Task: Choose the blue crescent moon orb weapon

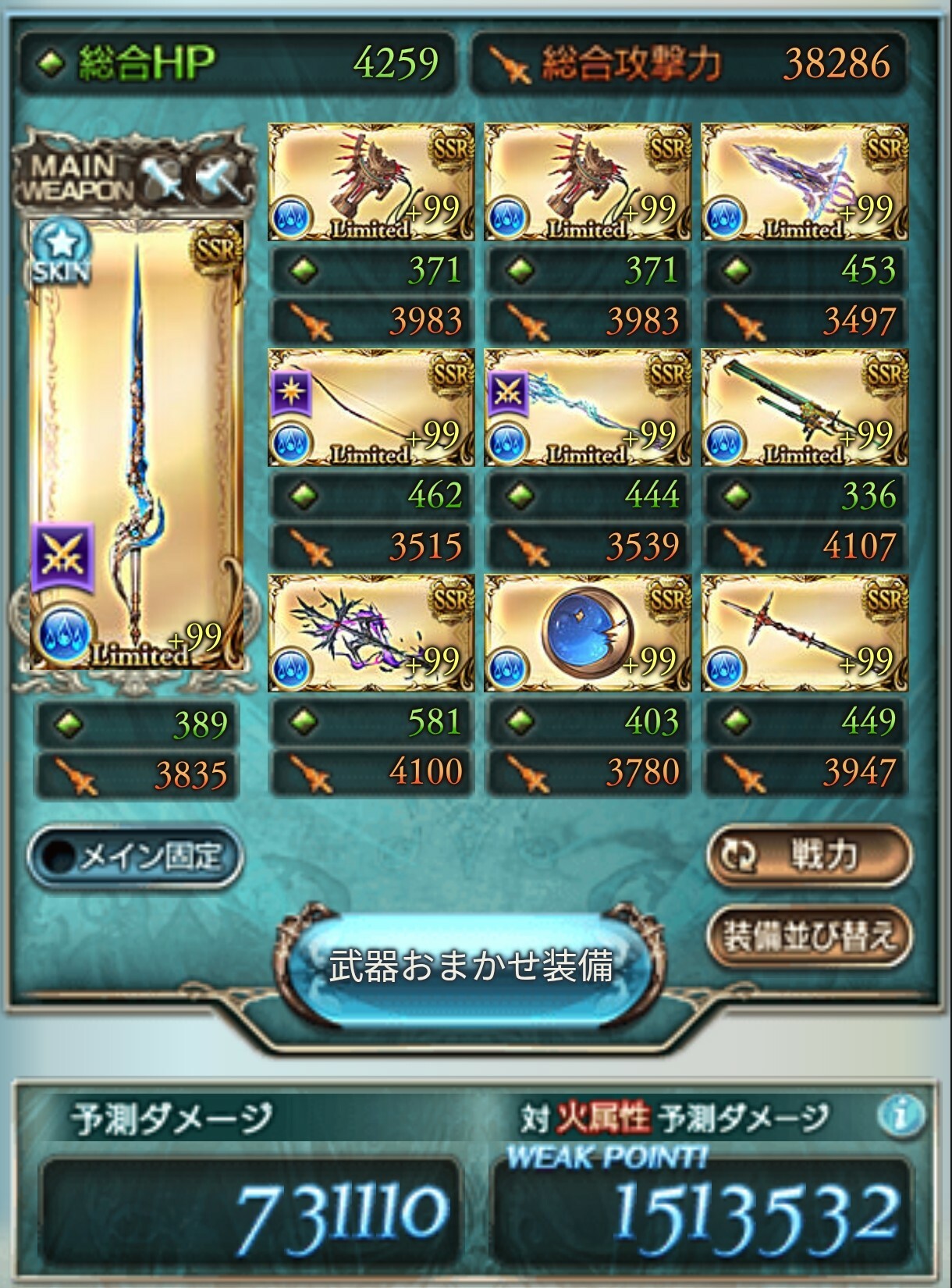Action: (x=588, y=633)
